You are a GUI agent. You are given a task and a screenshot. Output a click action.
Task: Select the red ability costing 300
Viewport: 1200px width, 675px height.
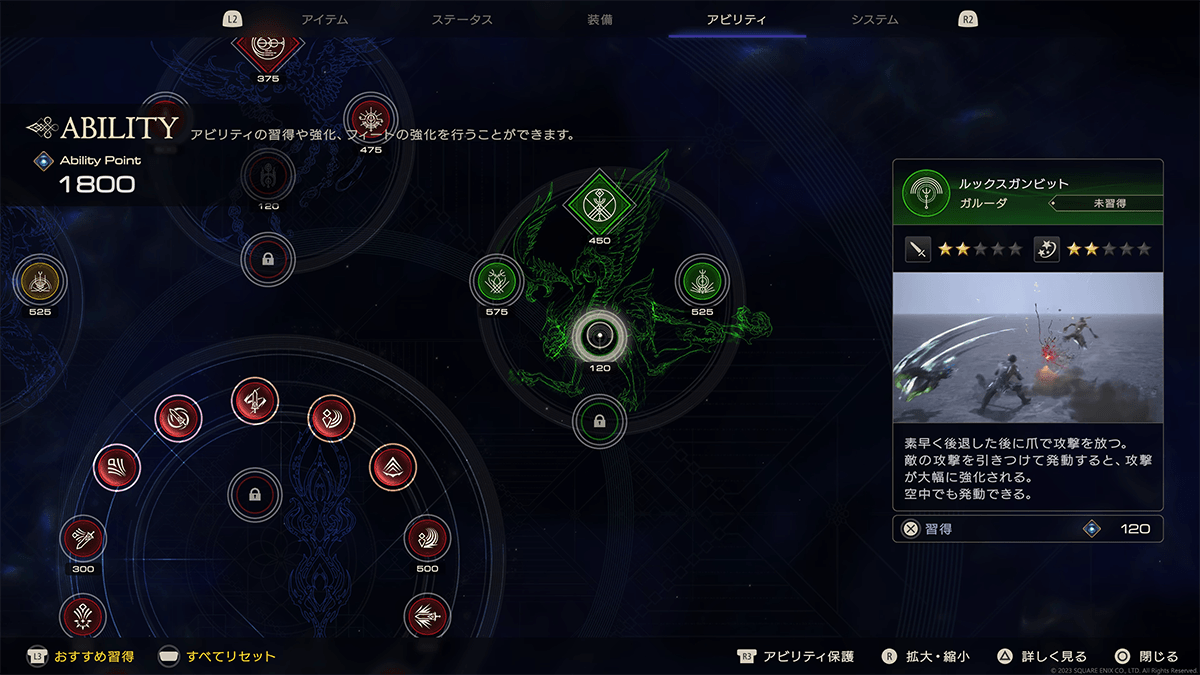click(82, 540)
